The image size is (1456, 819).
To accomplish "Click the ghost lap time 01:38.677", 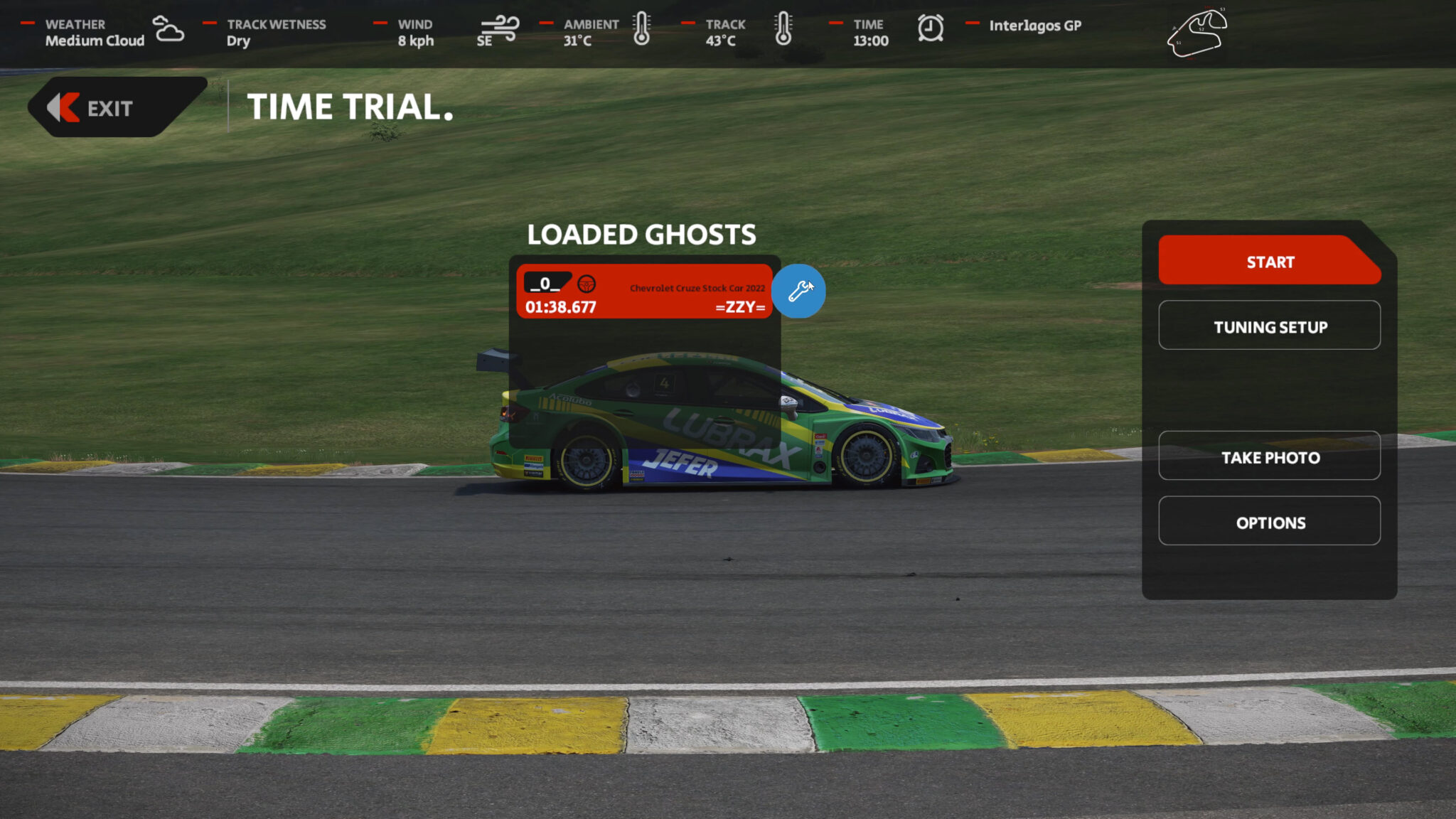I will pos(560,307).
